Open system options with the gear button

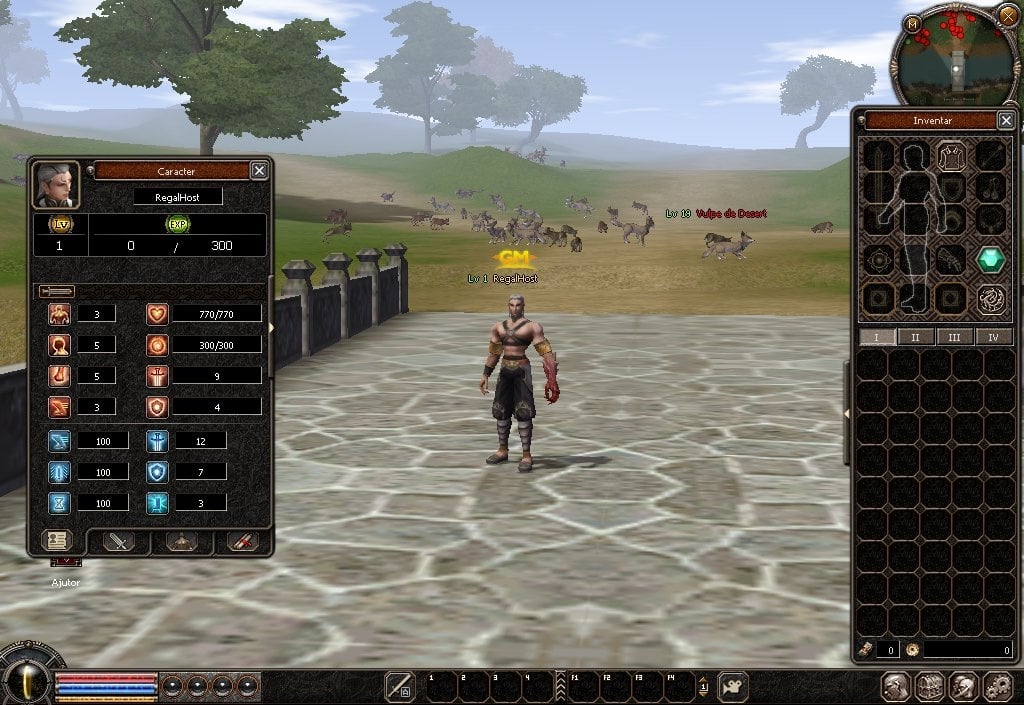(997, 687)
